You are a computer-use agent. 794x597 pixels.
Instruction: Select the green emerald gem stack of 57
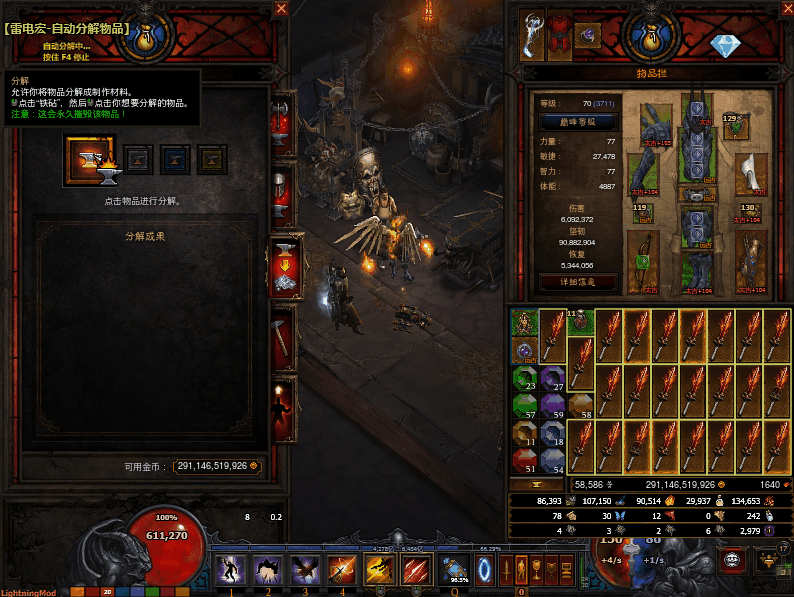pyautogui.click(x=525, y=405)
